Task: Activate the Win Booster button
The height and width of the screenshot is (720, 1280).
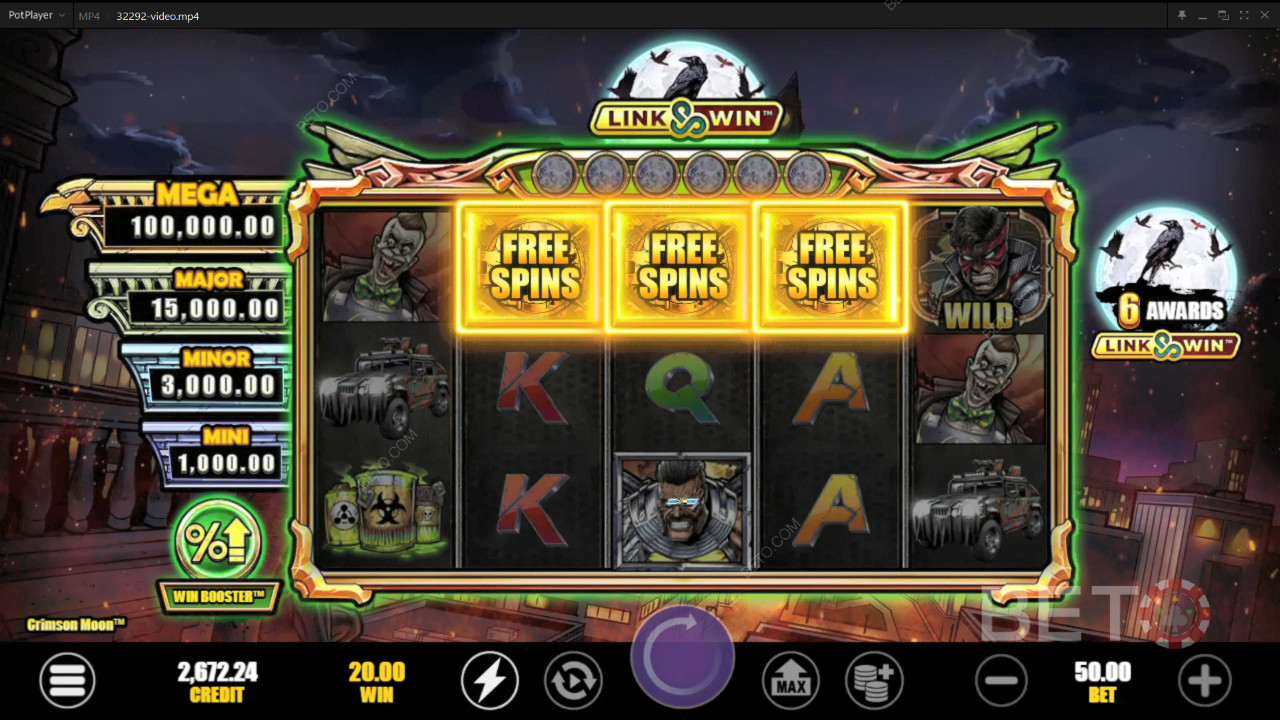Action: pyautogui.click(x=217, y=542)
